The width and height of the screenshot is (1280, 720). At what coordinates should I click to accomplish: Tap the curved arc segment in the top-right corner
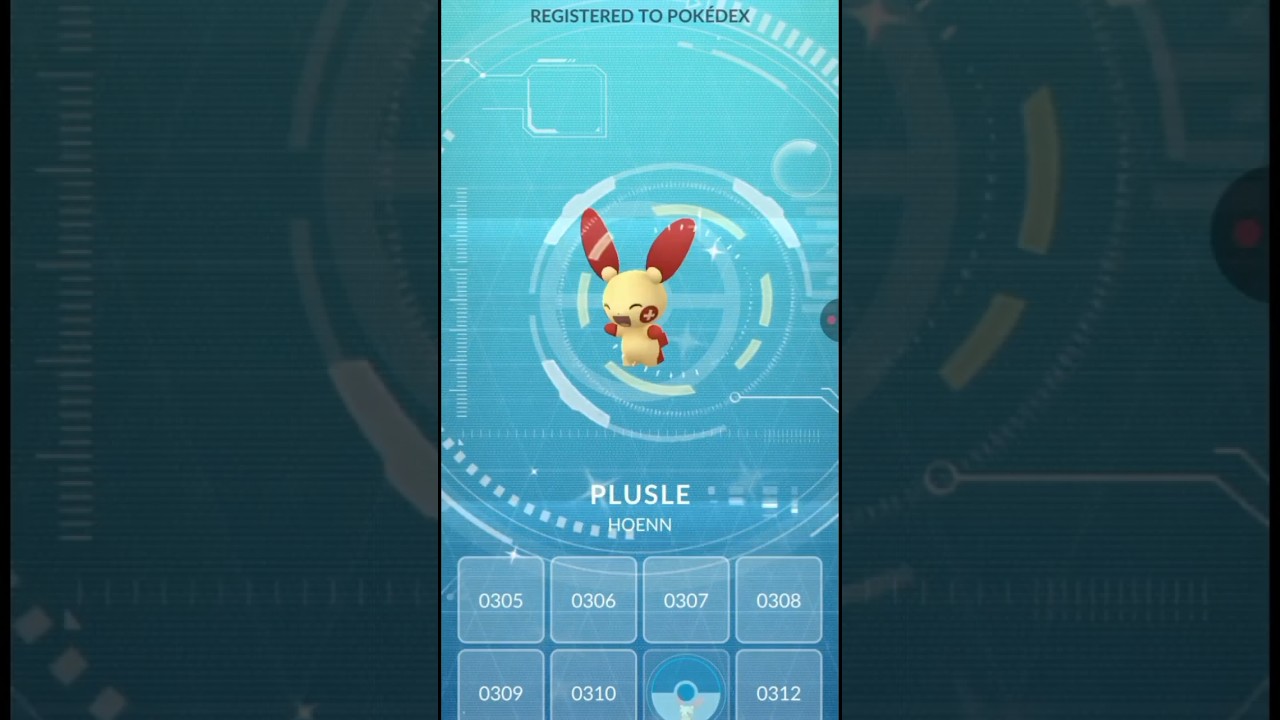click(x=800, y=45)
